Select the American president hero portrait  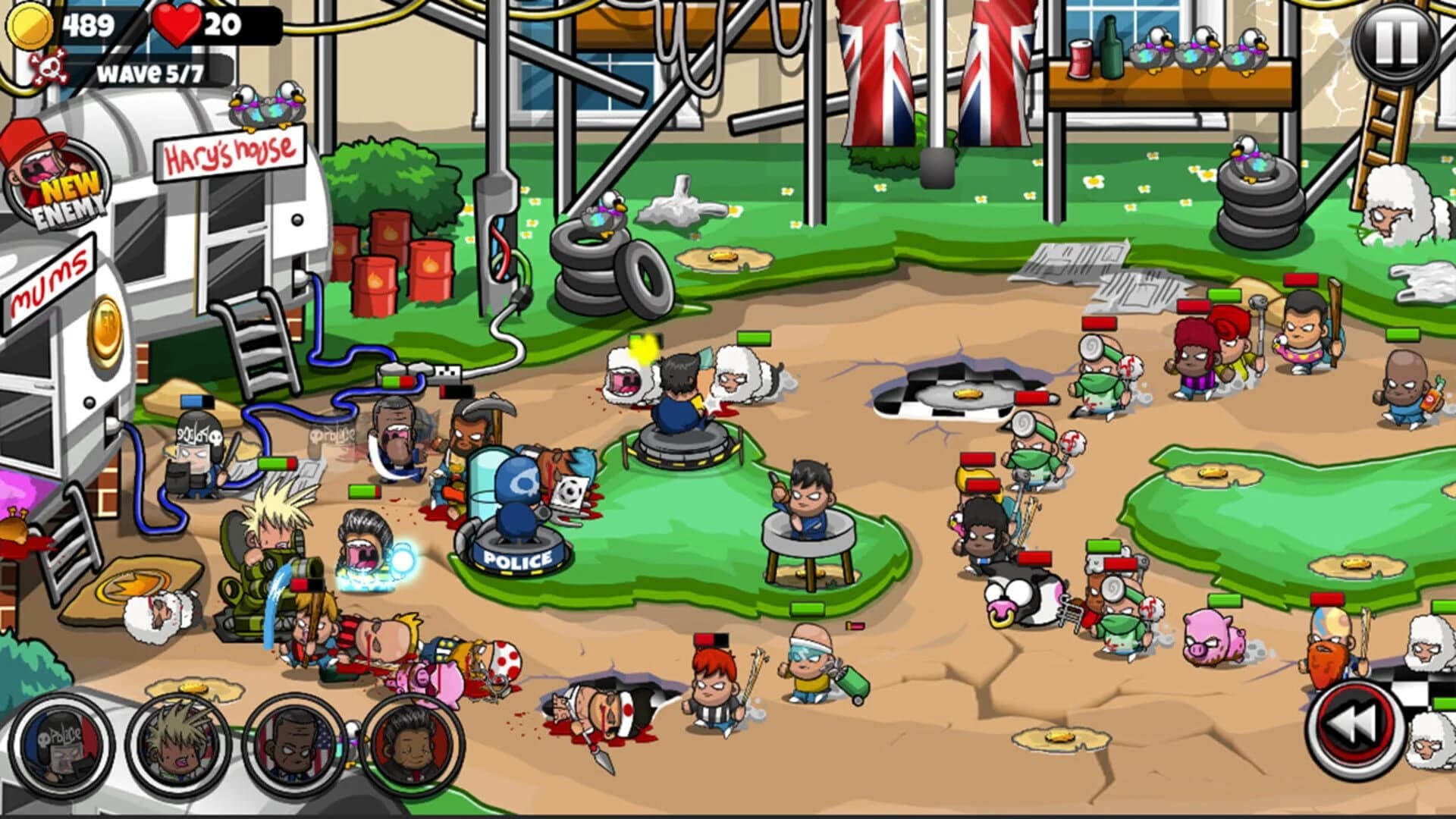coord(292,747)
